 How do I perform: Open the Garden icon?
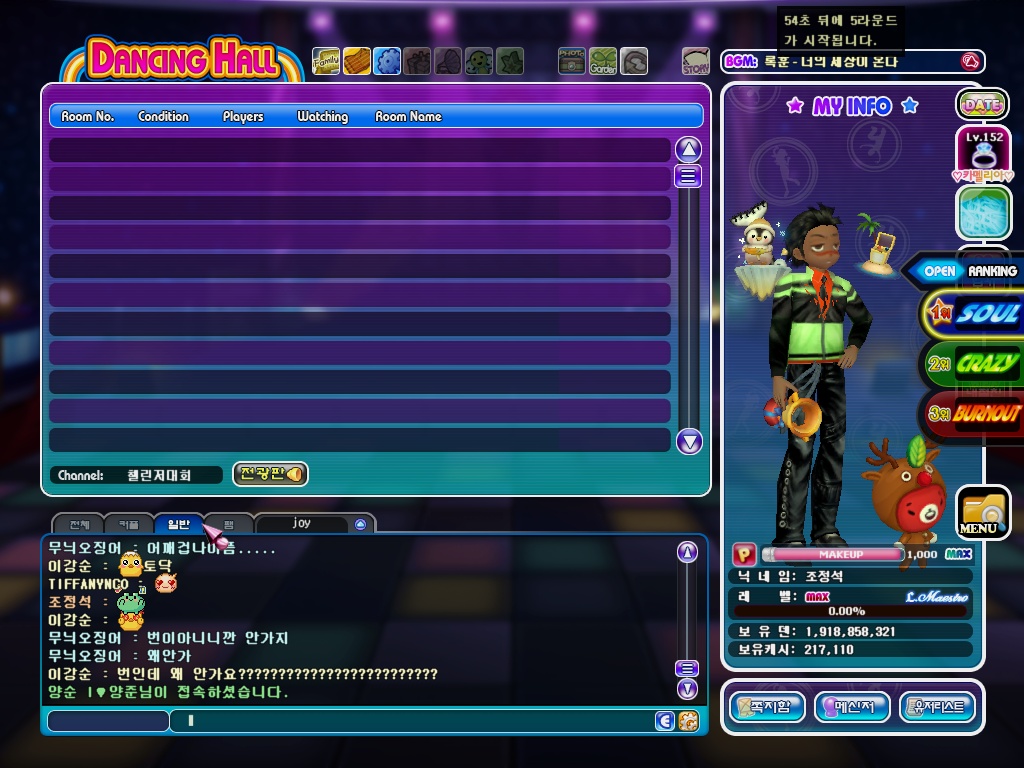point(603,61)
